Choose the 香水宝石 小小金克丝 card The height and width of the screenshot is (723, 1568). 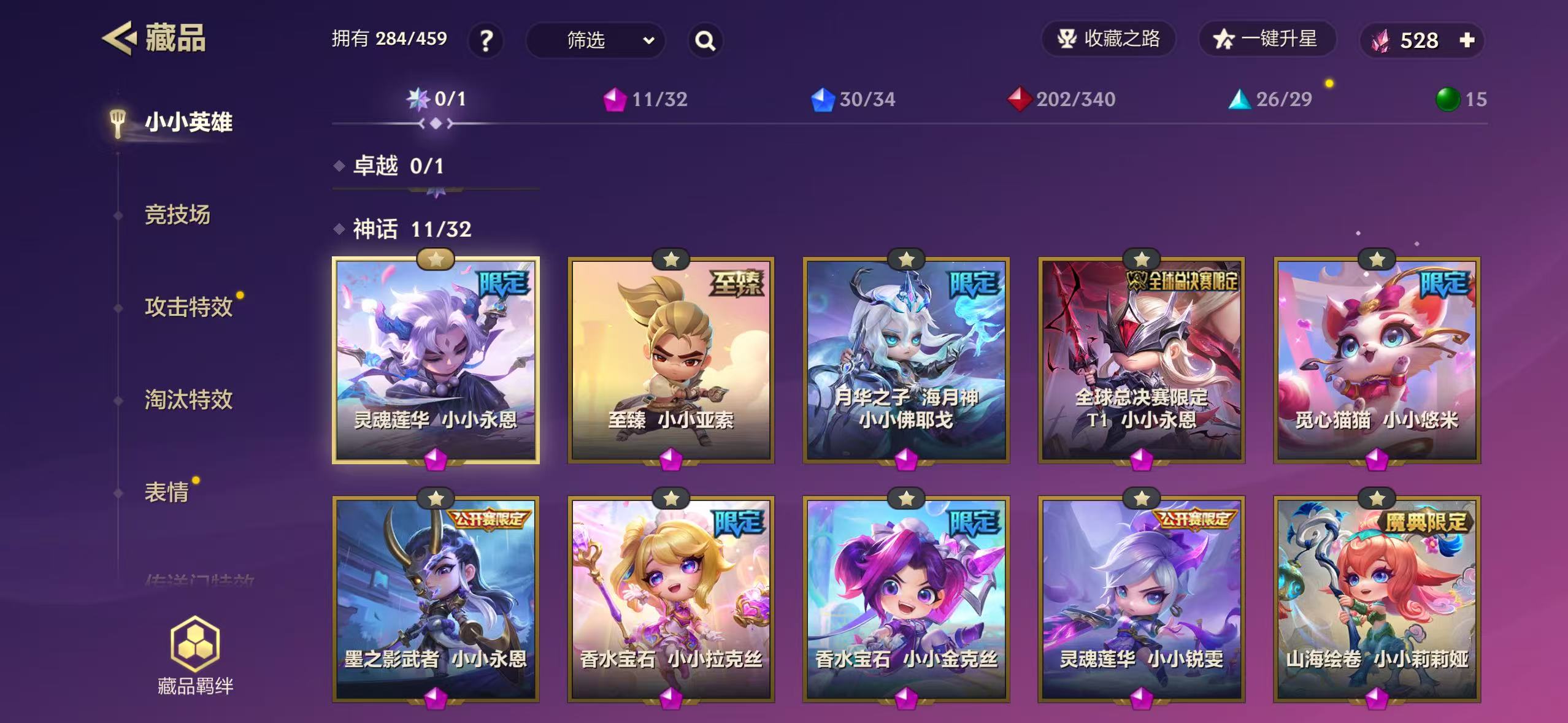906,599
